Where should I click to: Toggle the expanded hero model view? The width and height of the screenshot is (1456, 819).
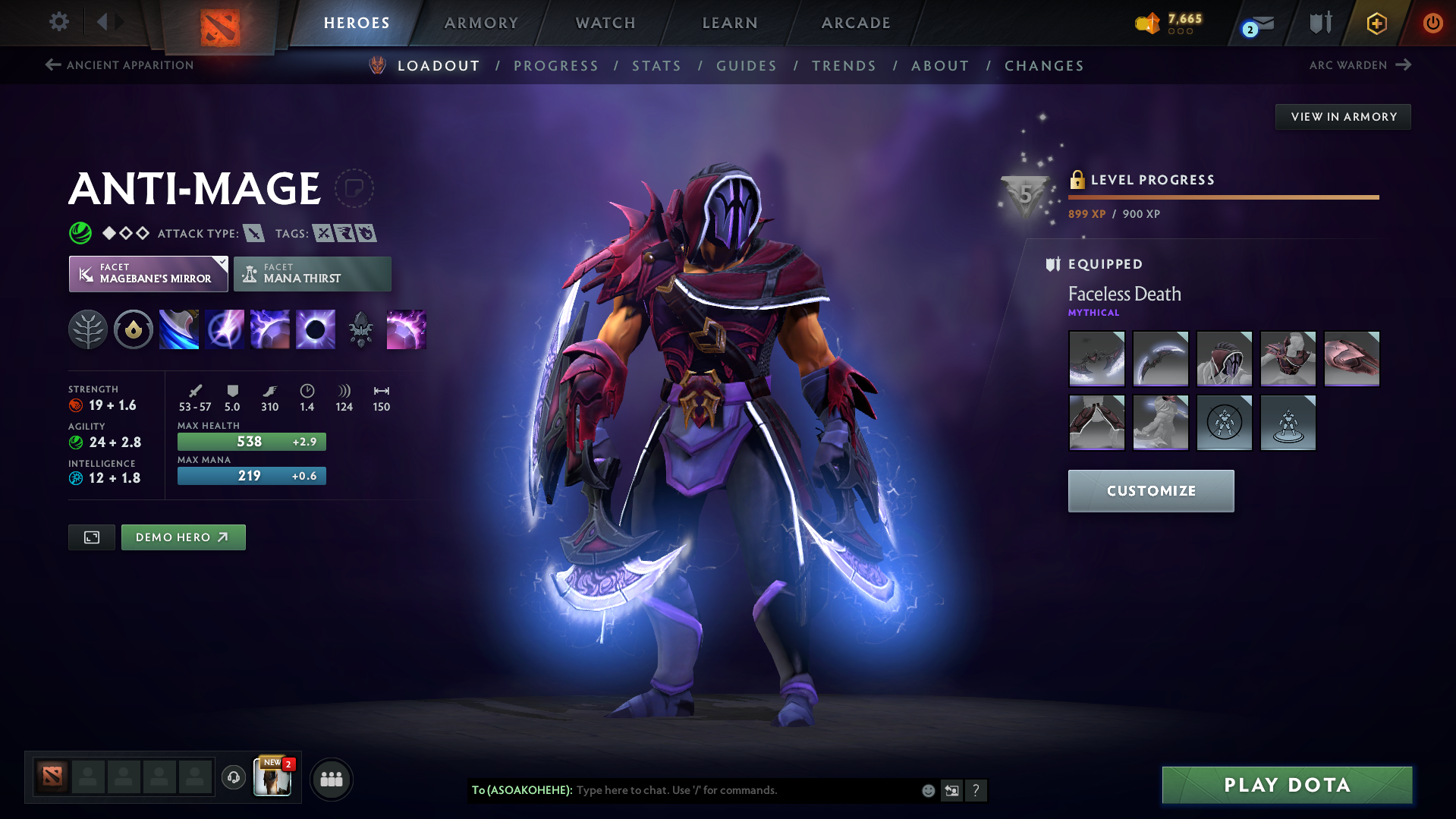tap(91, 537)
